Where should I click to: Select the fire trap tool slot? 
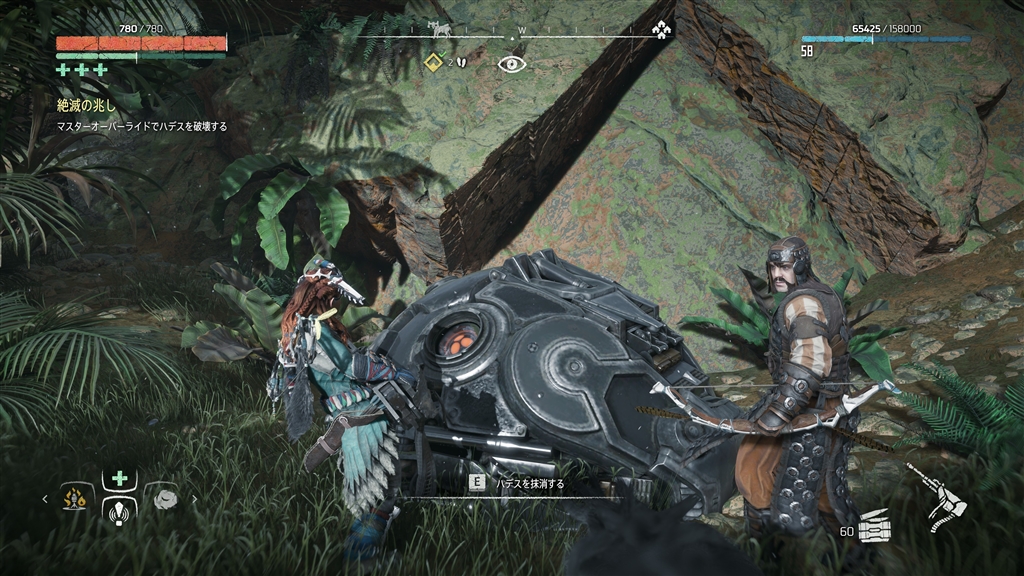[x=74, y=497]
